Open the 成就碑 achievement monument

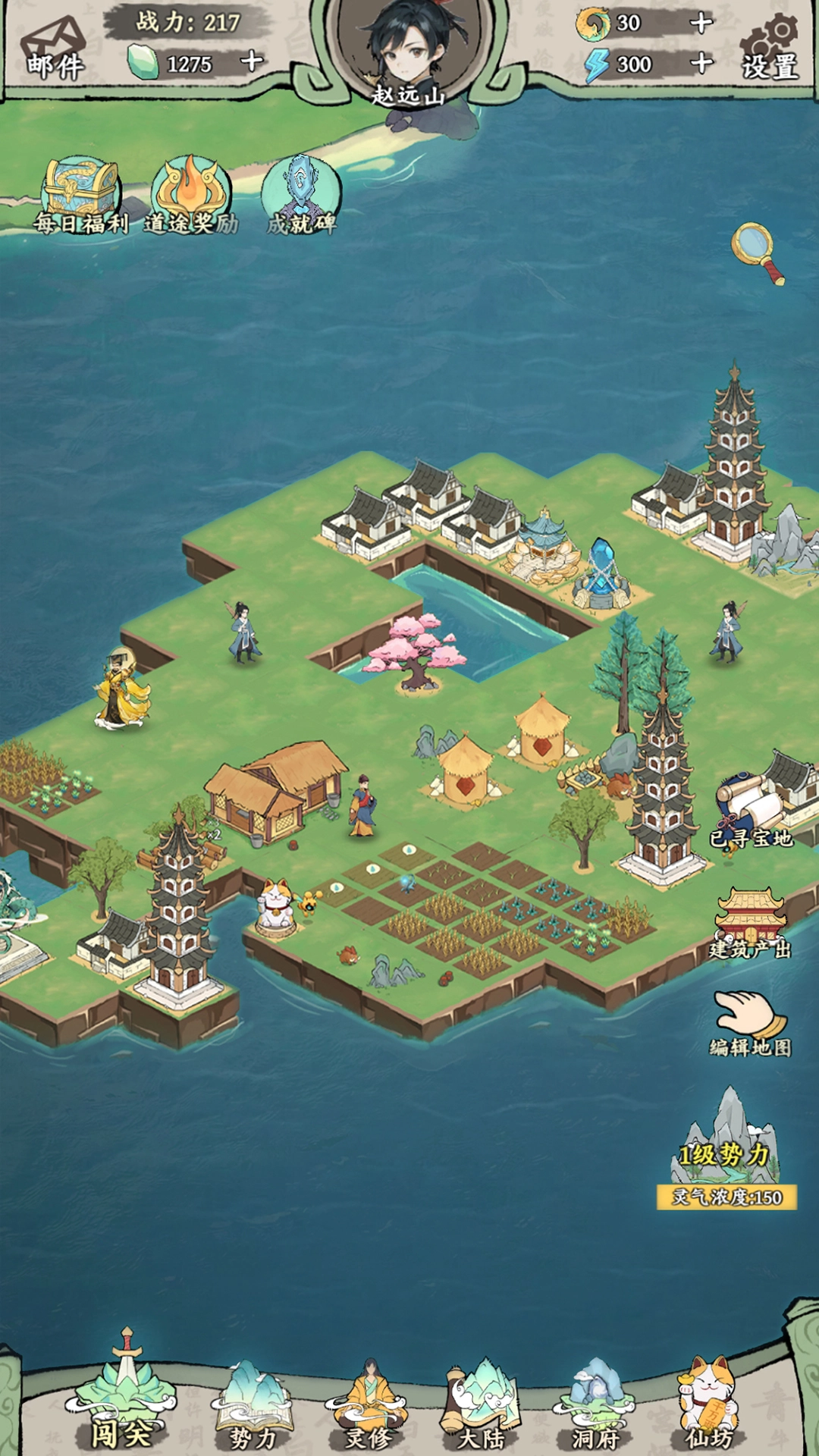click(301, 194)
